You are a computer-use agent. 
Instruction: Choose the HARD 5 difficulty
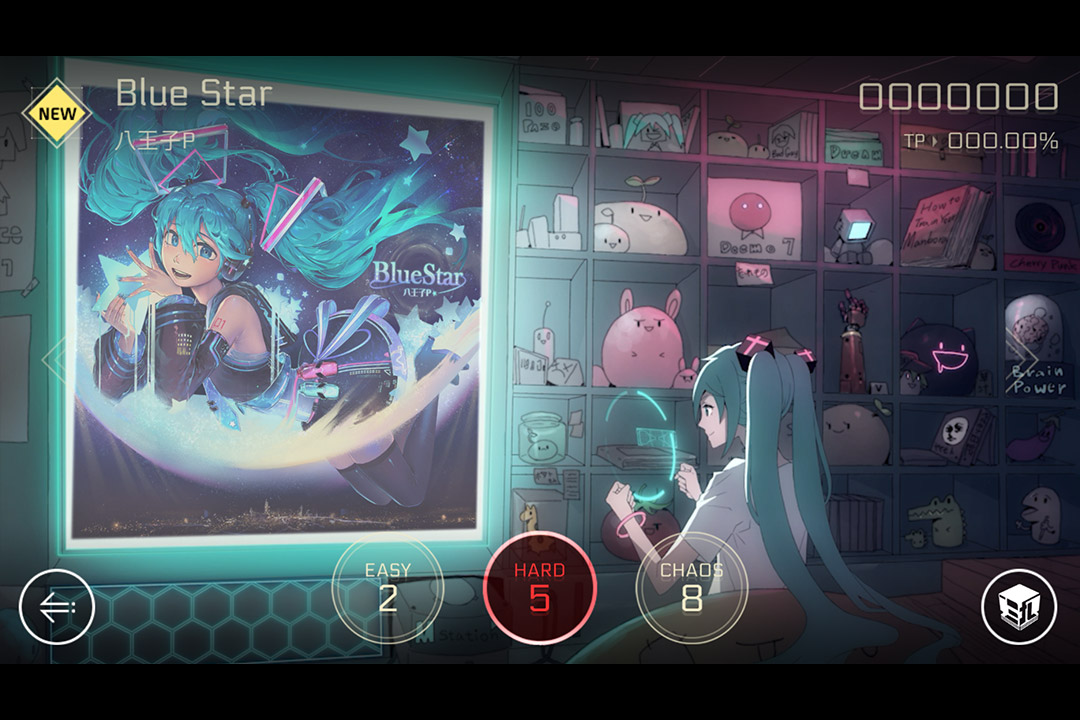coord(540,587)
